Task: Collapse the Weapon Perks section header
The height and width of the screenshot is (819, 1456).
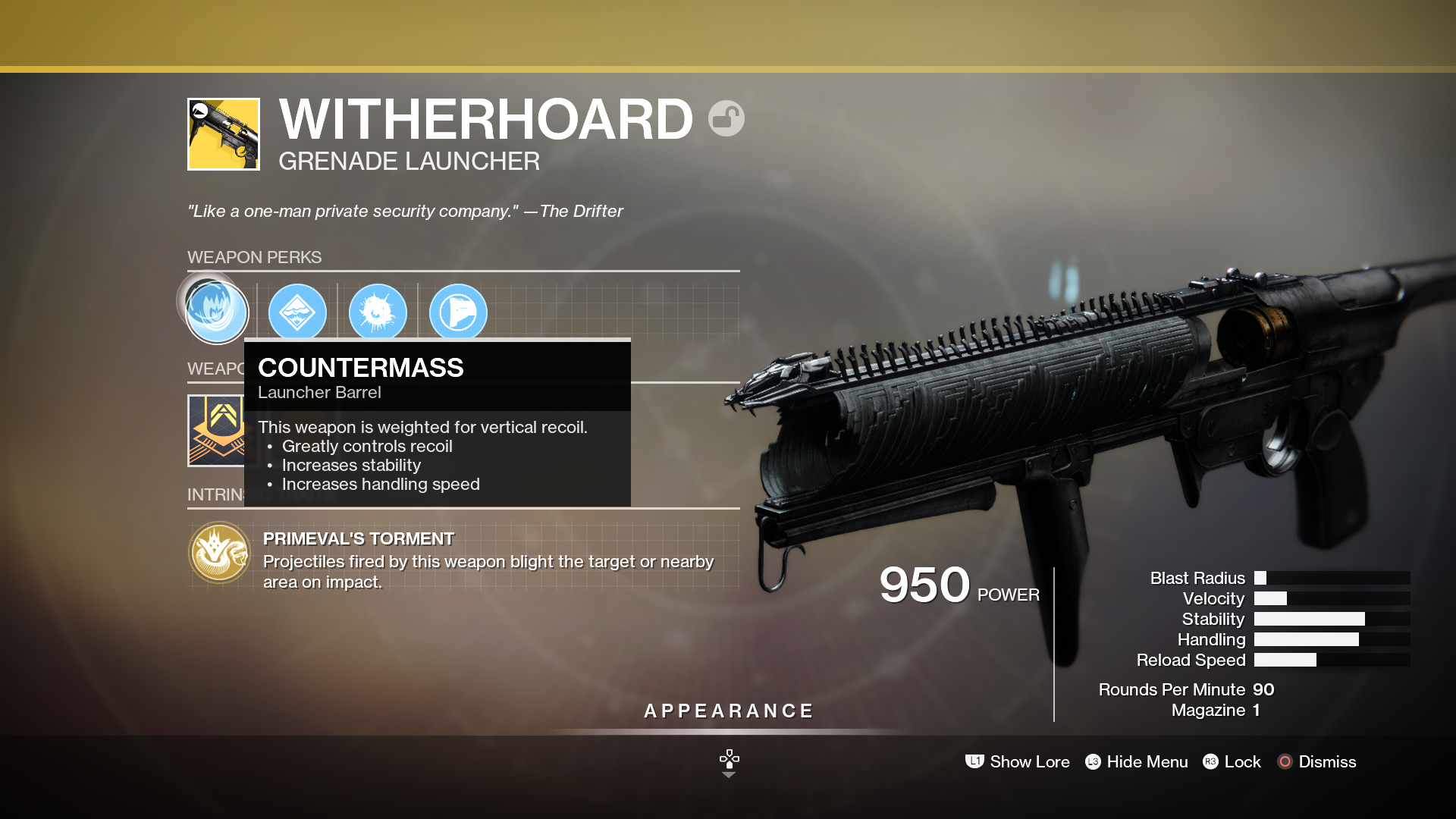Action: [255, 257]
